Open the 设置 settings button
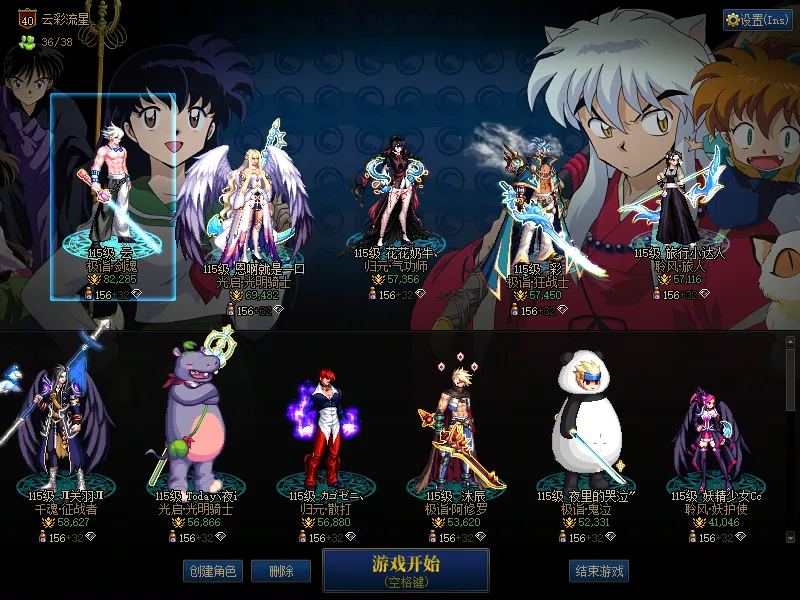This screenshot has height=600, width=800. click(x=757, y=19)
